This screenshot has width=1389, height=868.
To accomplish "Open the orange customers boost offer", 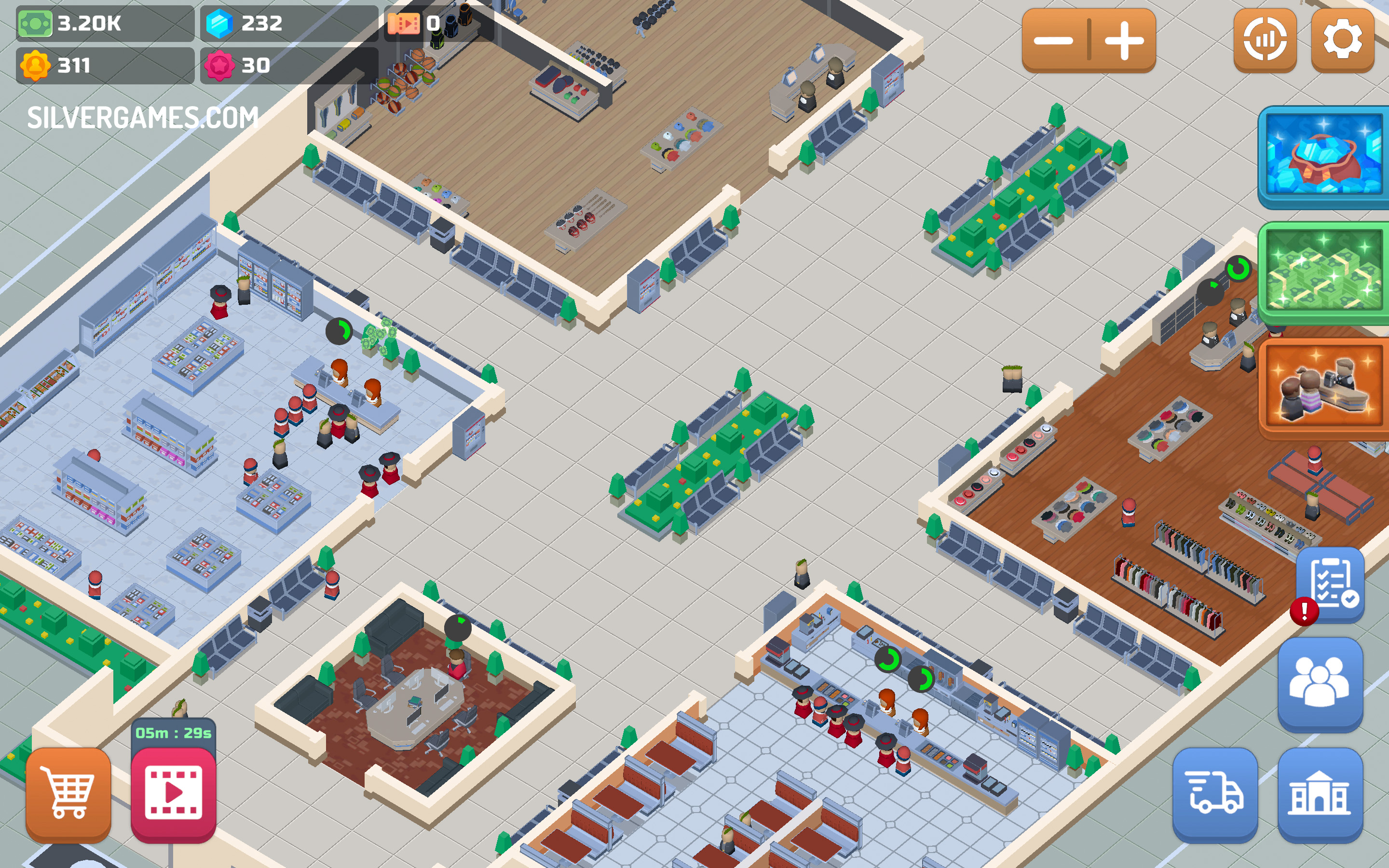I will click(x=1323, y=388).
